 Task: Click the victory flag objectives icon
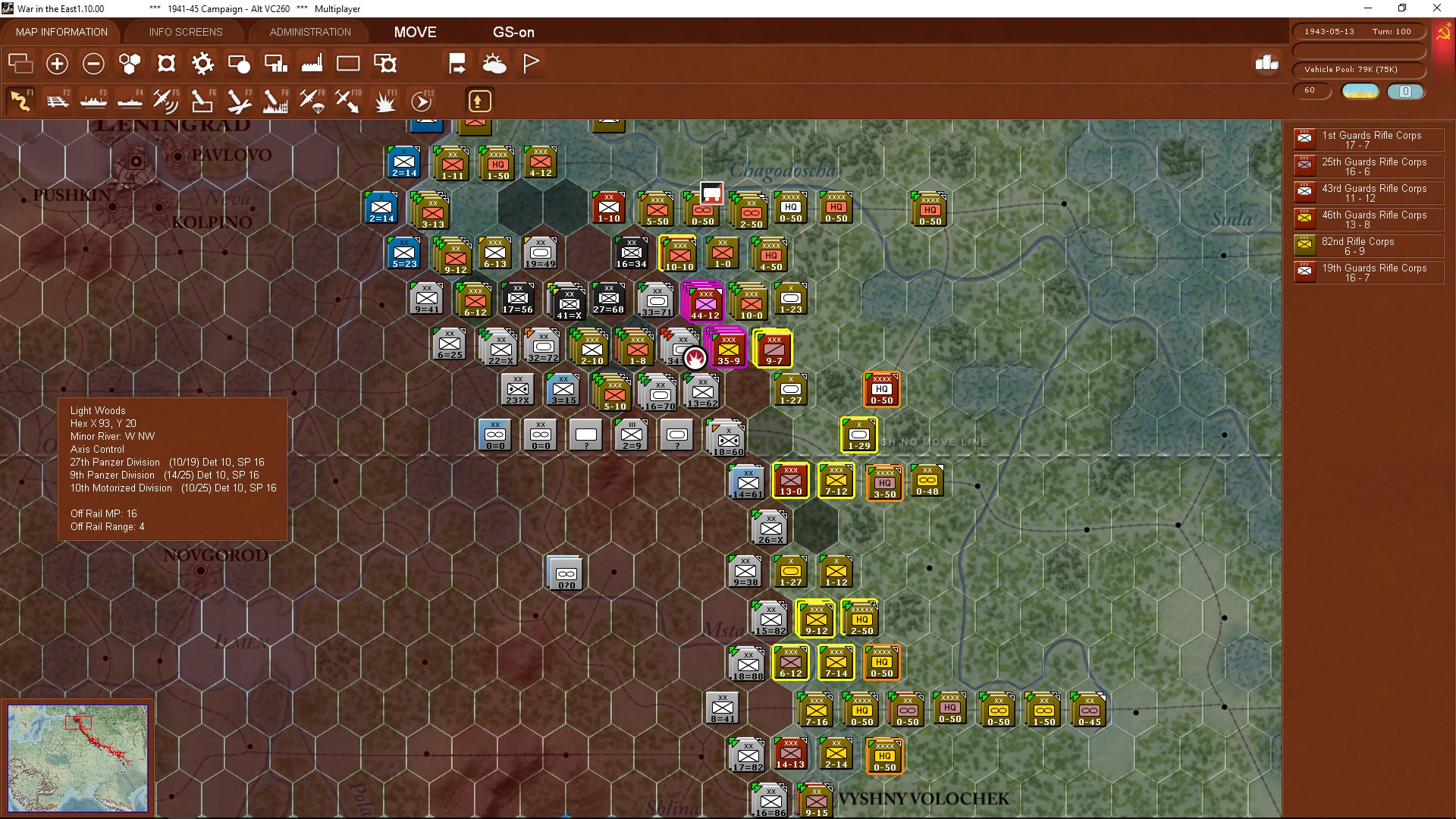[x=531, y=64]
